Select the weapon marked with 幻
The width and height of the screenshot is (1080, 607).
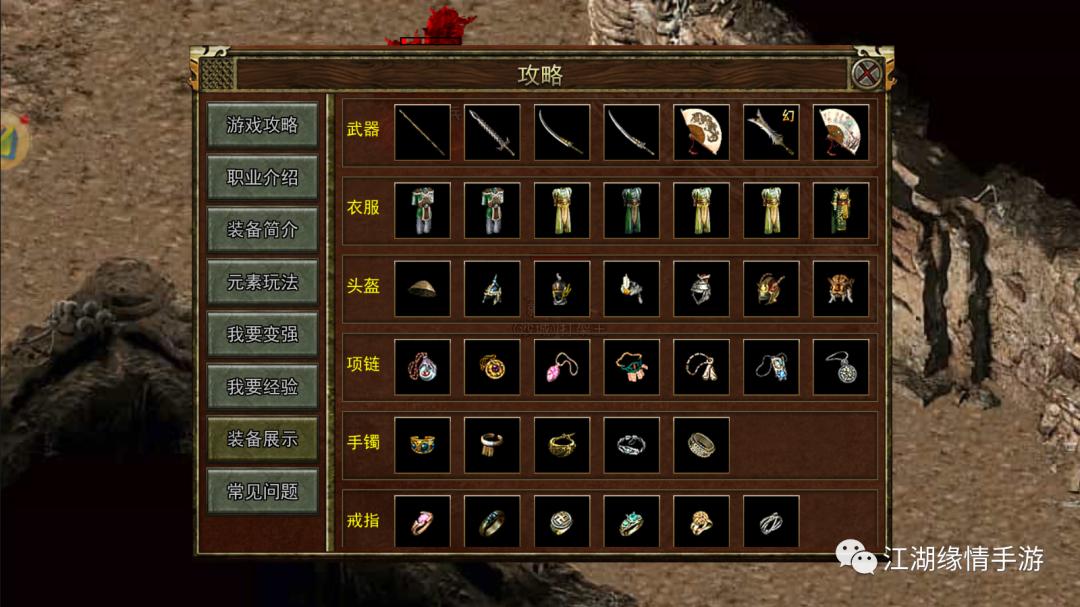[771, 132]
